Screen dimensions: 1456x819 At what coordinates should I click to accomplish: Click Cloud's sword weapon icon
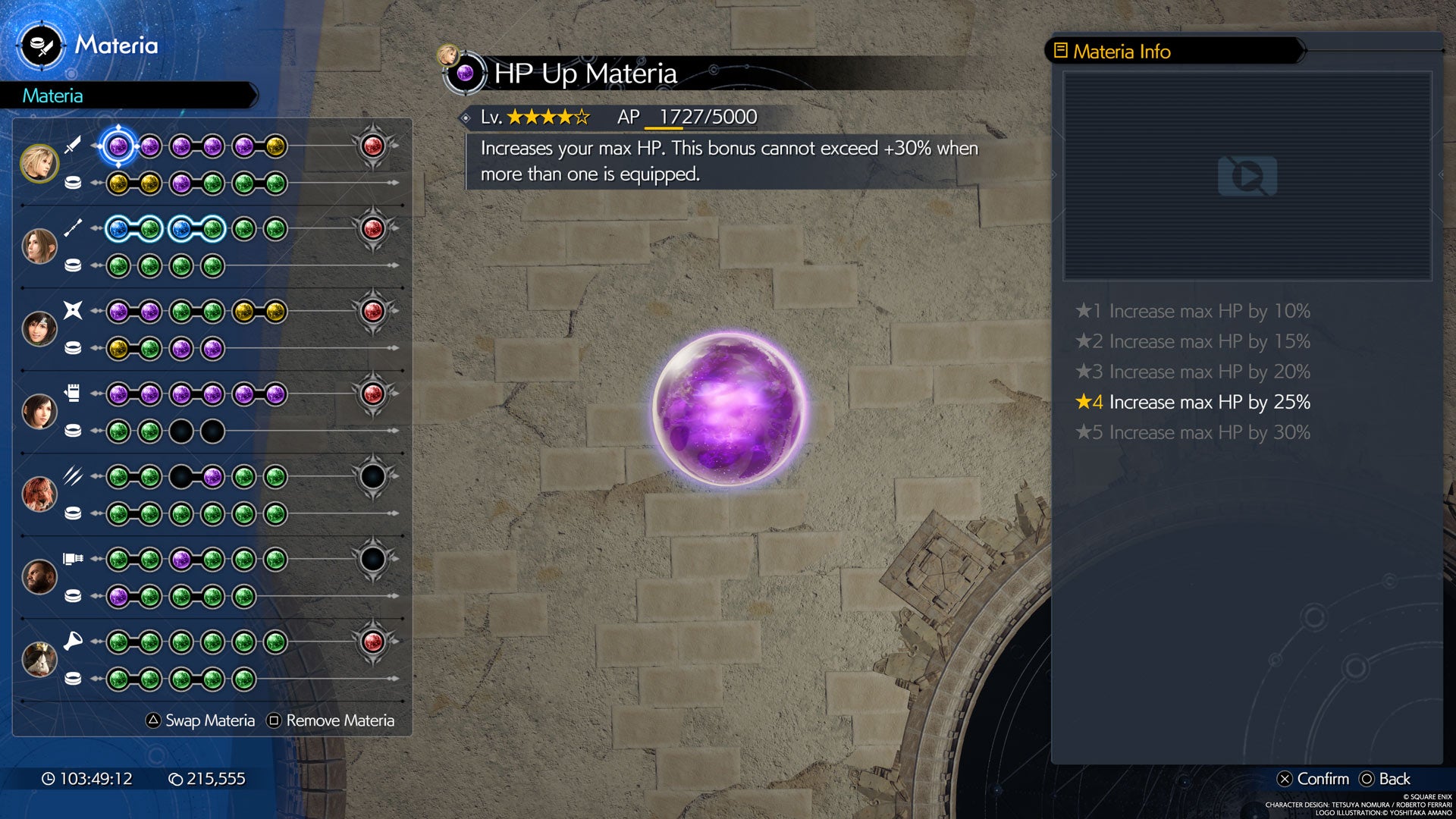point(72,146)
